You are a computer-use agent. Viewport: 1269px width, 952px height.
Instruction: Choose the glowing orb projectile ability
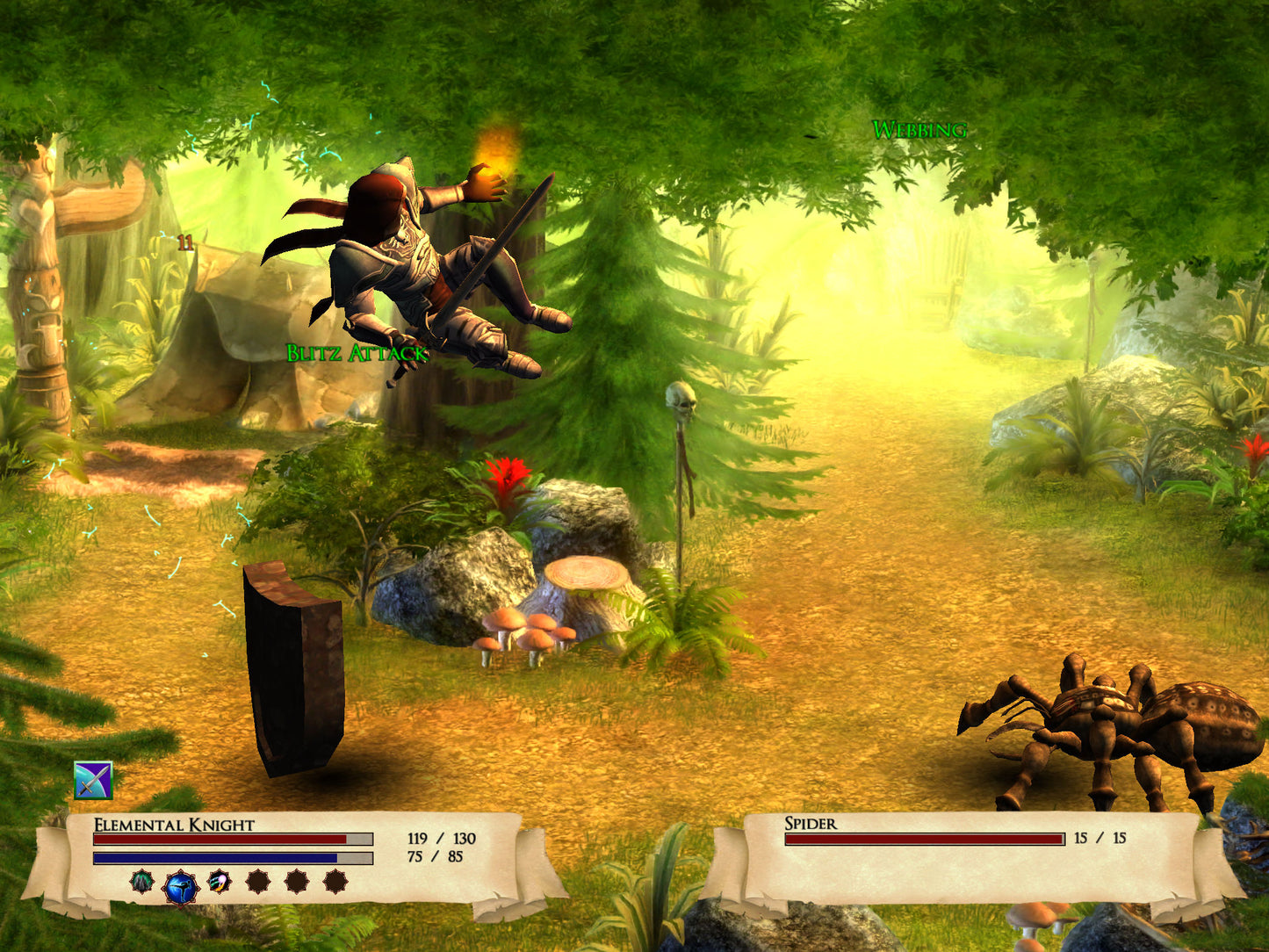(219, 881)
